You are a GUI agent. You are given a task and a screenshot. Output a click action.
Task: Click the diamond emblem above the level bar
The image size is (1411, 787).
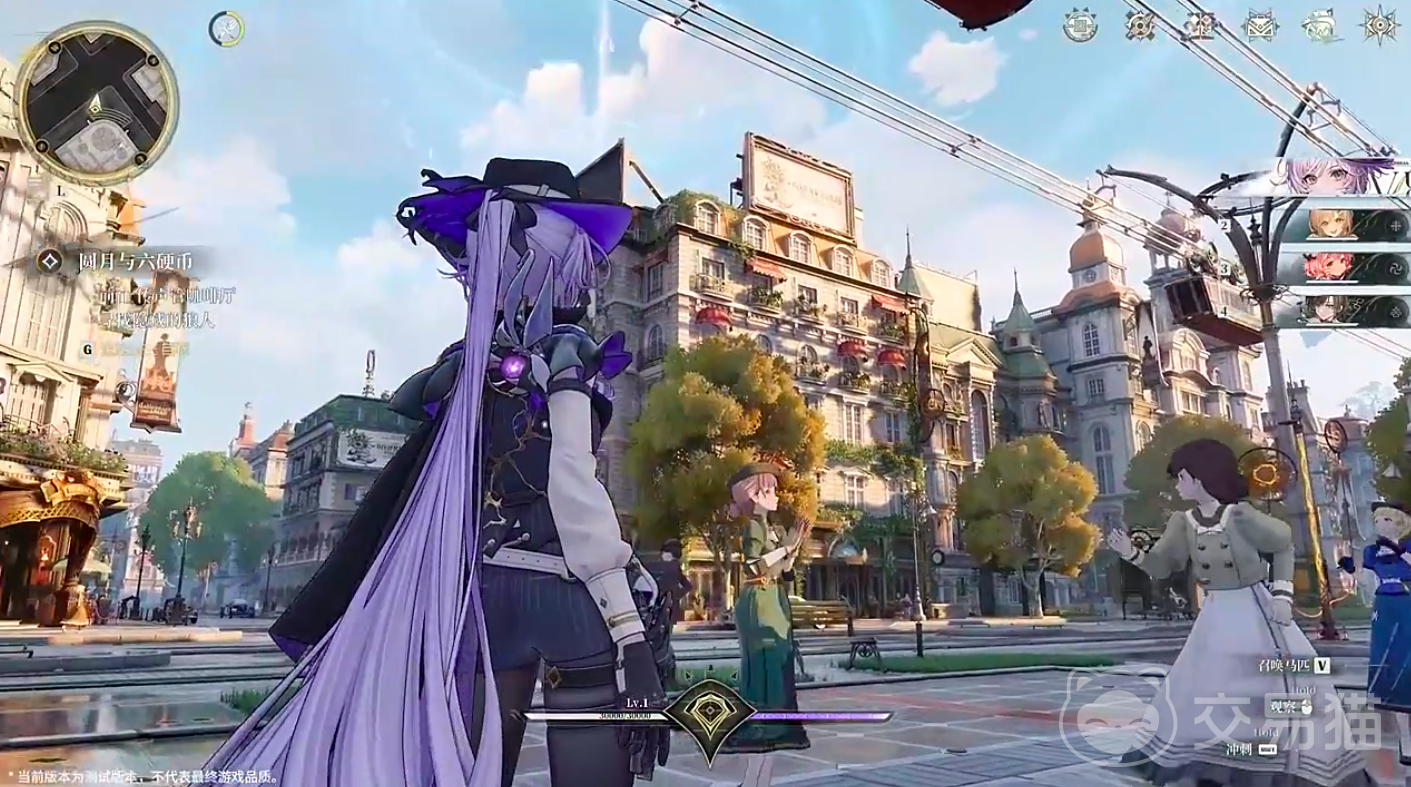(707, 711)
